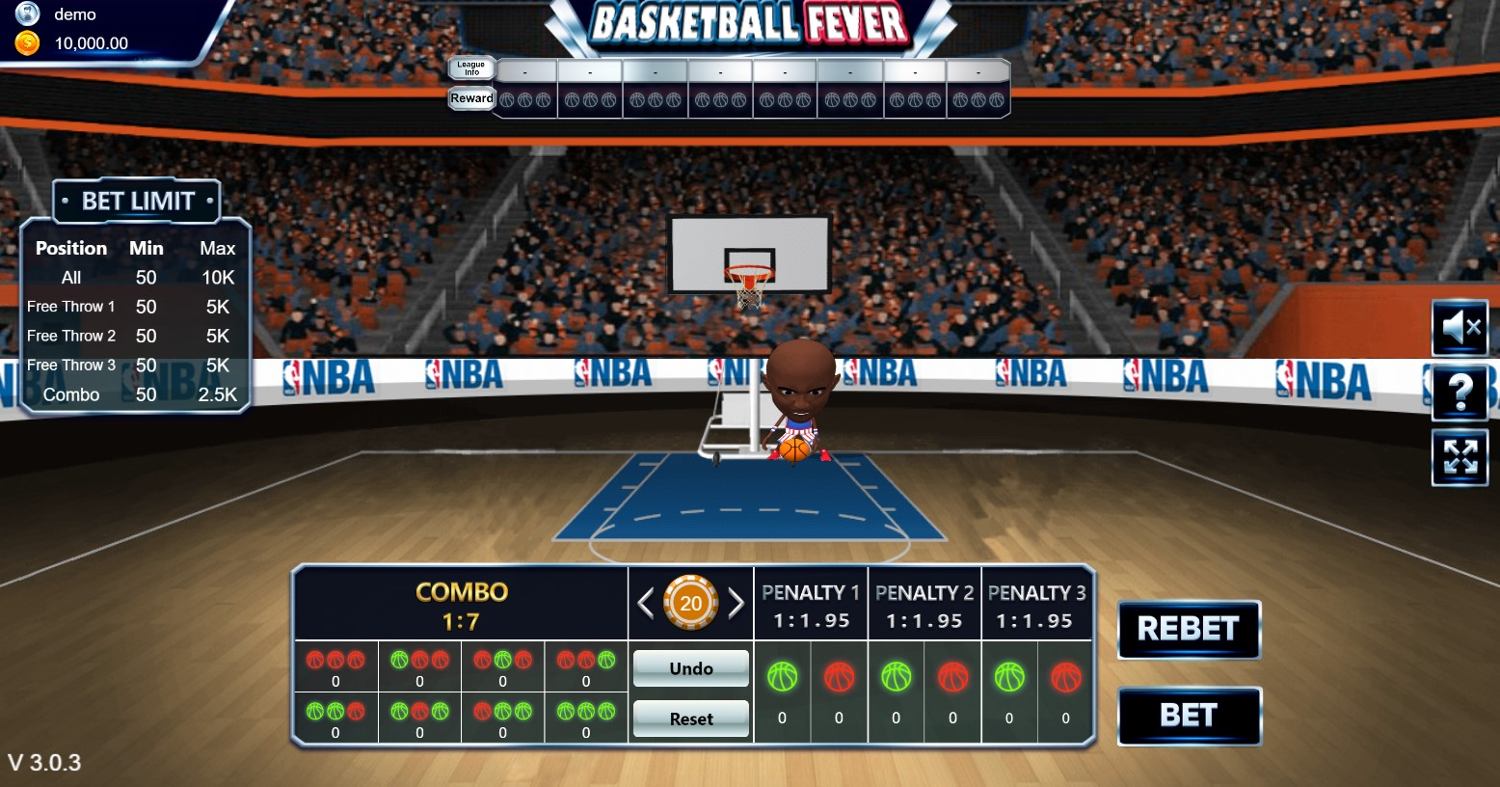Decrease chip value with the left arrow

646,602
